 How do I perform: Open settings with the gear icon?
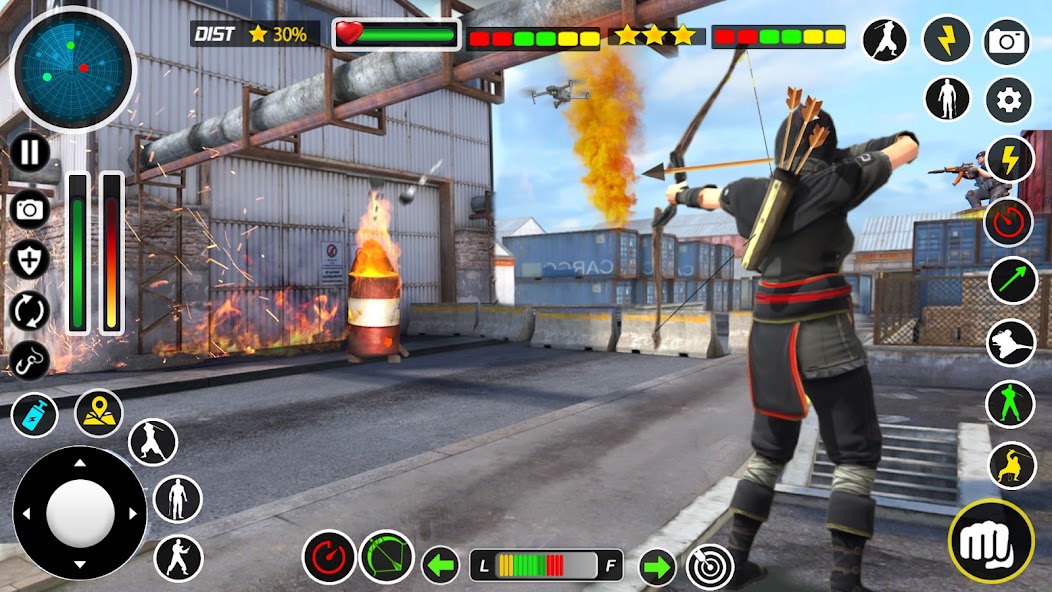1009,100
